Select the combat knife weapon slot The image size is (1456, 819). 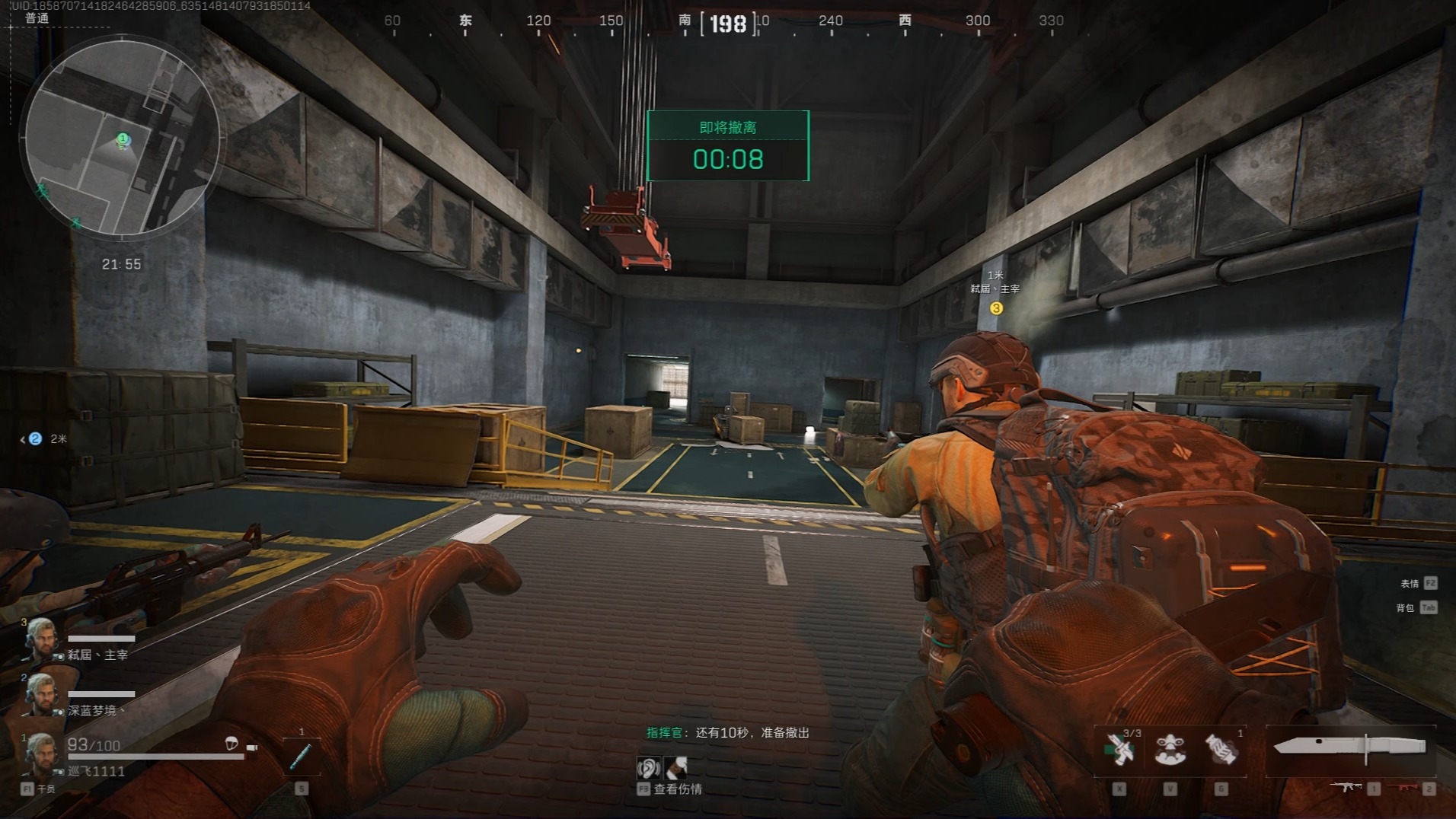(1349, 747)
